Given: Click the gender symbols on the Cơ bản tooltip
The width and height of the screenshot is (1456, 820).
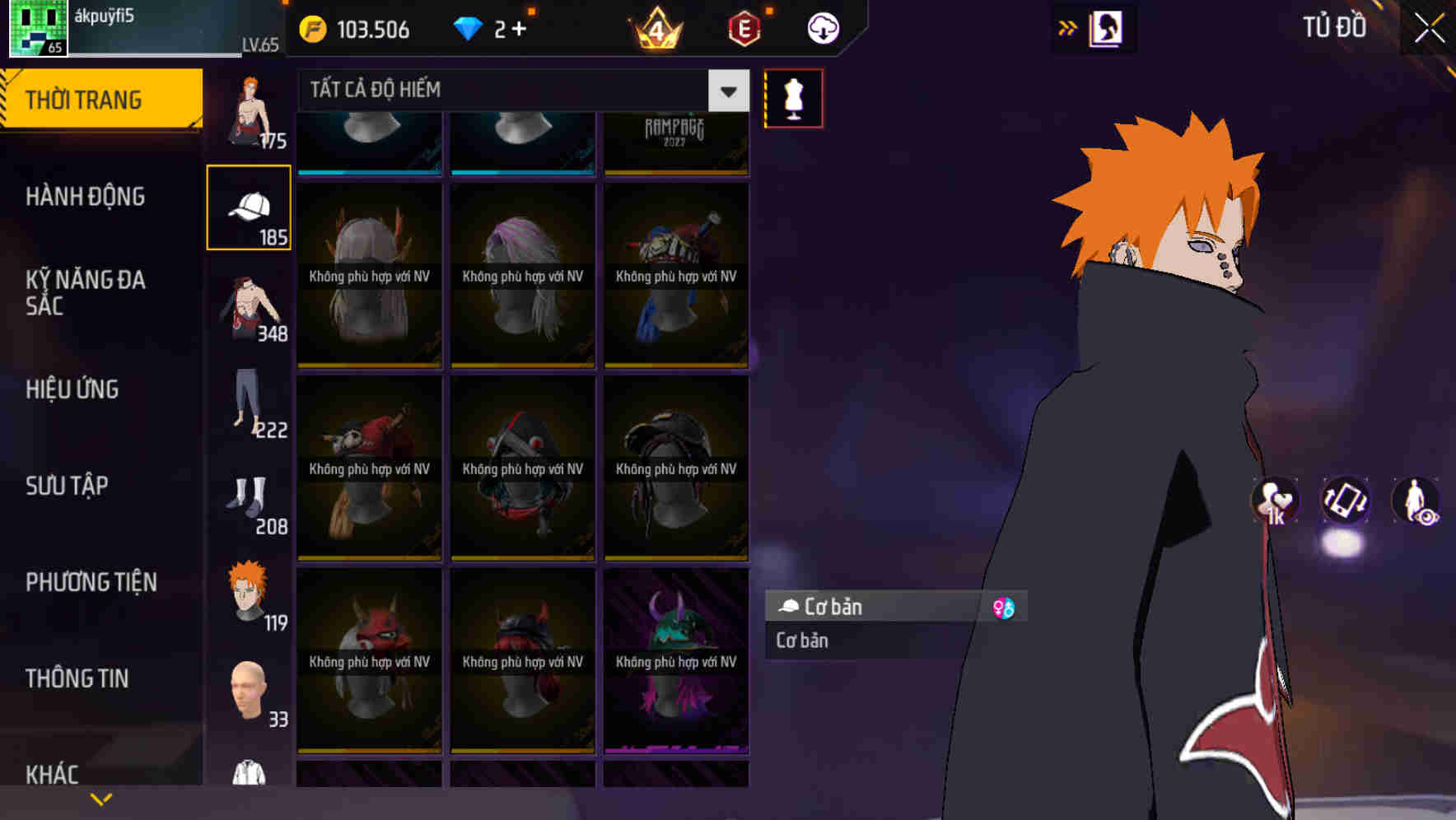Looking at the screenshot, I should pos(1004,607).
